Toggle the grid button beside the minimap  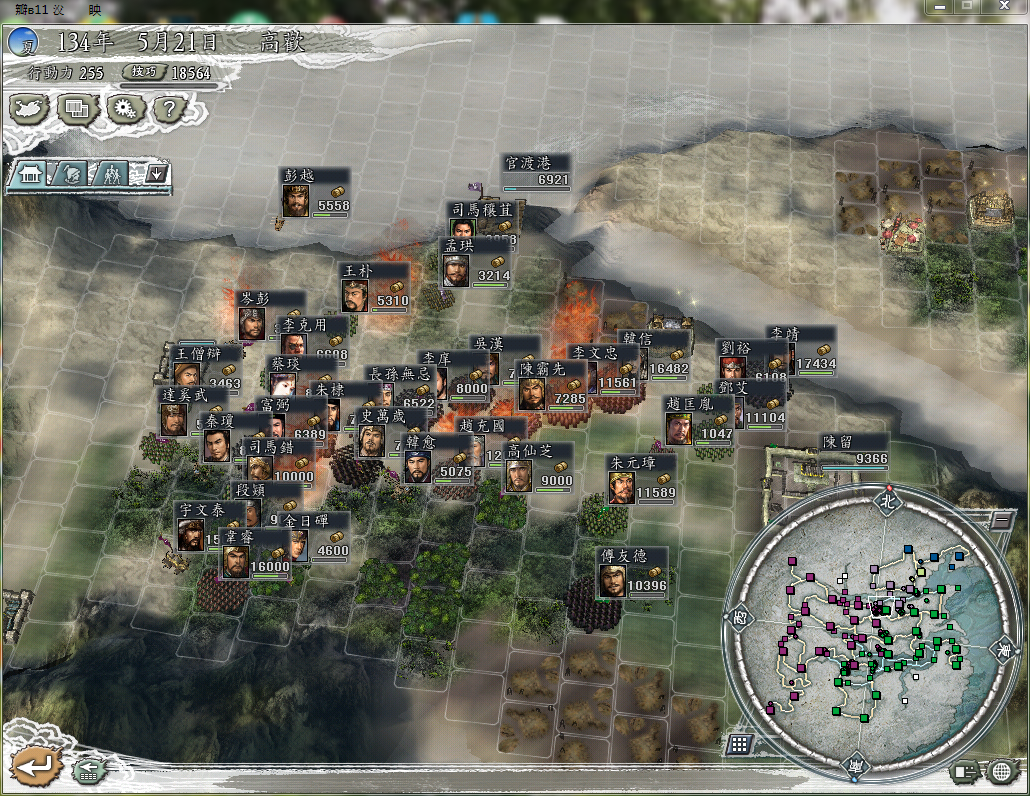pyautogui.click(x=740, y=744)
